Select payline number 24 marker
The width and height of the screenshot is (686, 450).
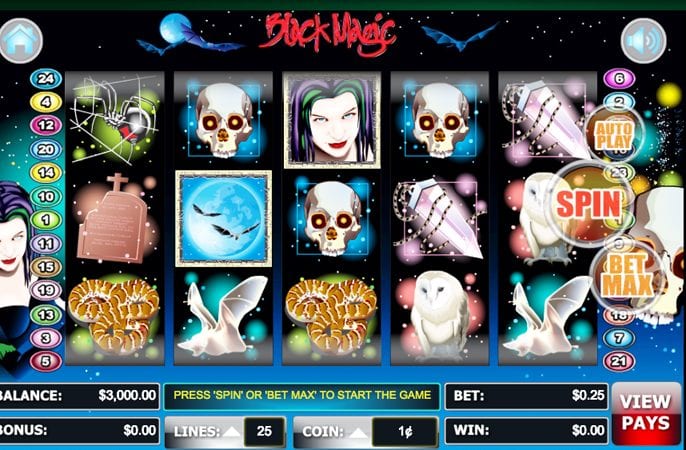[45, 79]
